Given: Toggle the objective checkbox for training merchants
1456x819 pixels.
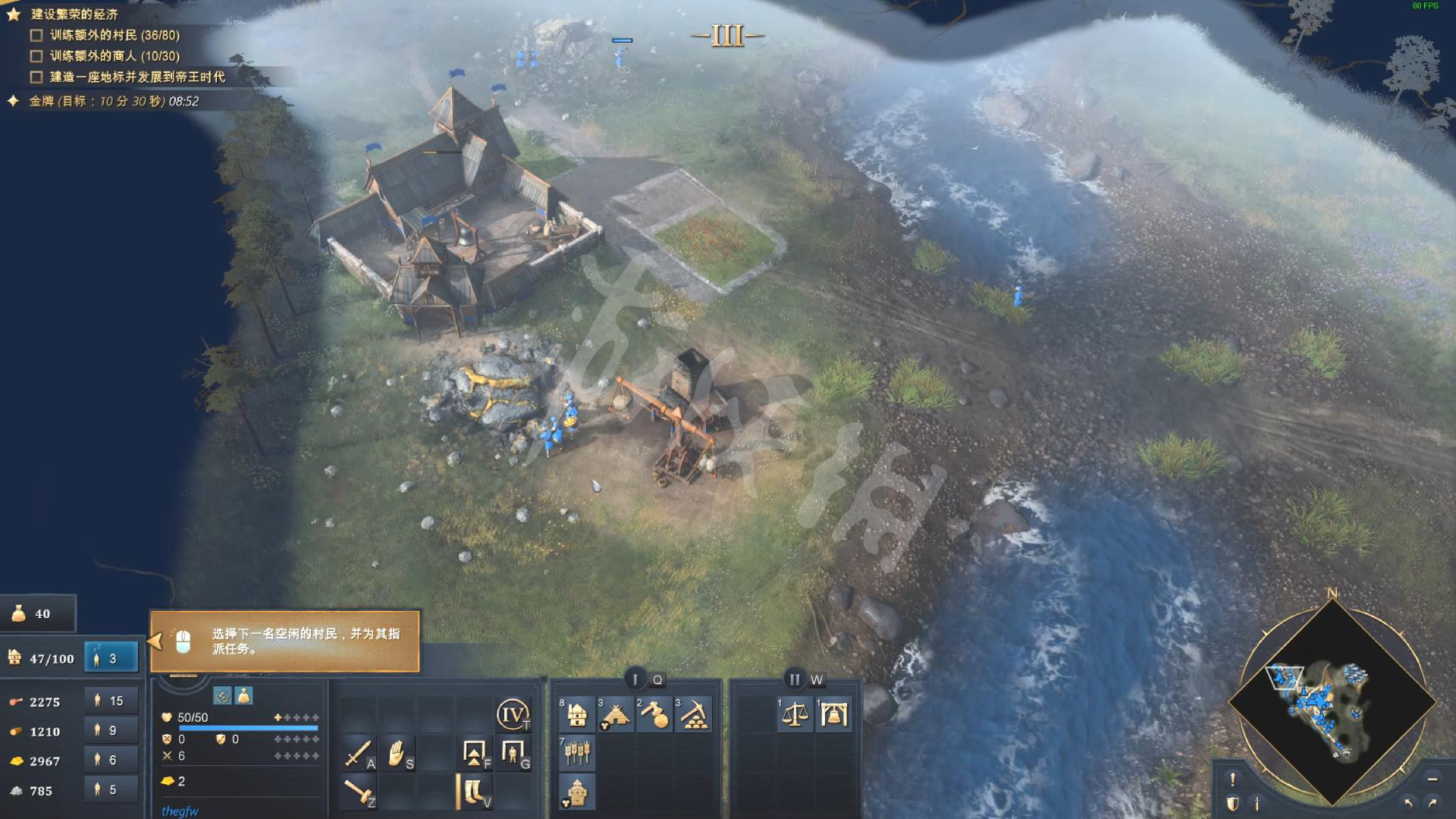Looking at the screenshot, I should pos(36,56).
